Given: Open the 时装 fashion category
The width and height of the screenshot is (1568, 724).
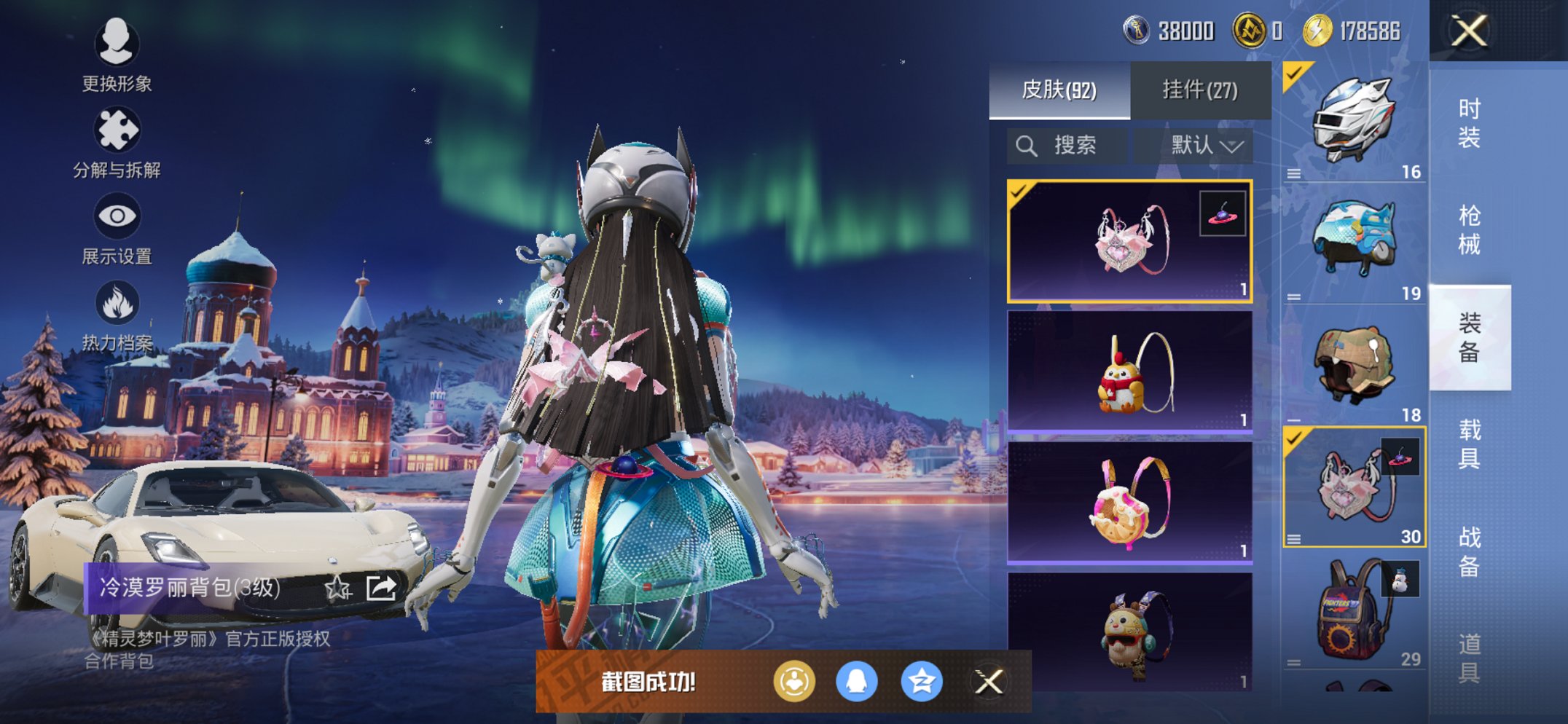Looking at the screenshot, I should click(x=1469, y=122).
